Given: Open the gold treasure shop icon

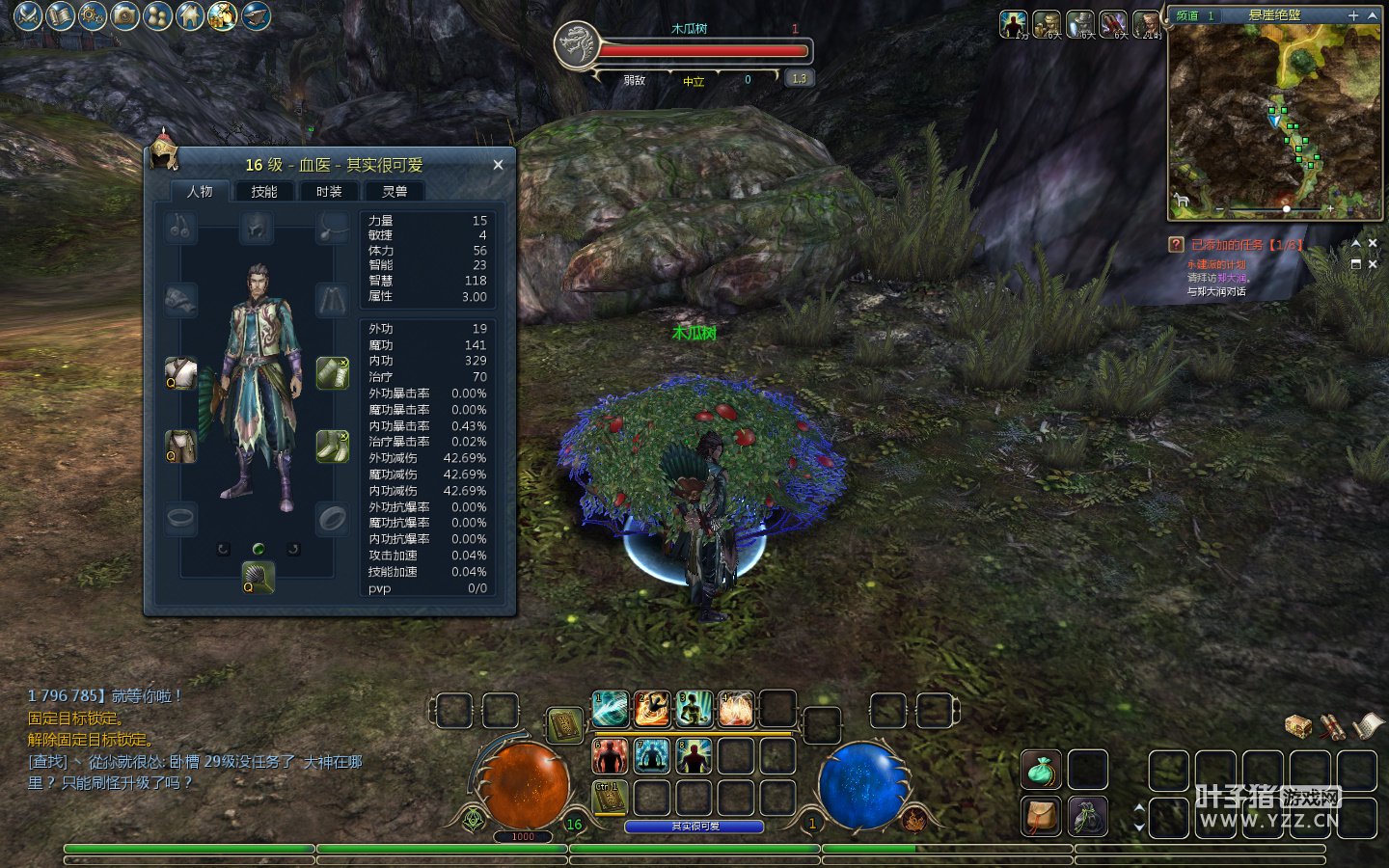Looking at the screenshot, I should [x=223, y=15].
